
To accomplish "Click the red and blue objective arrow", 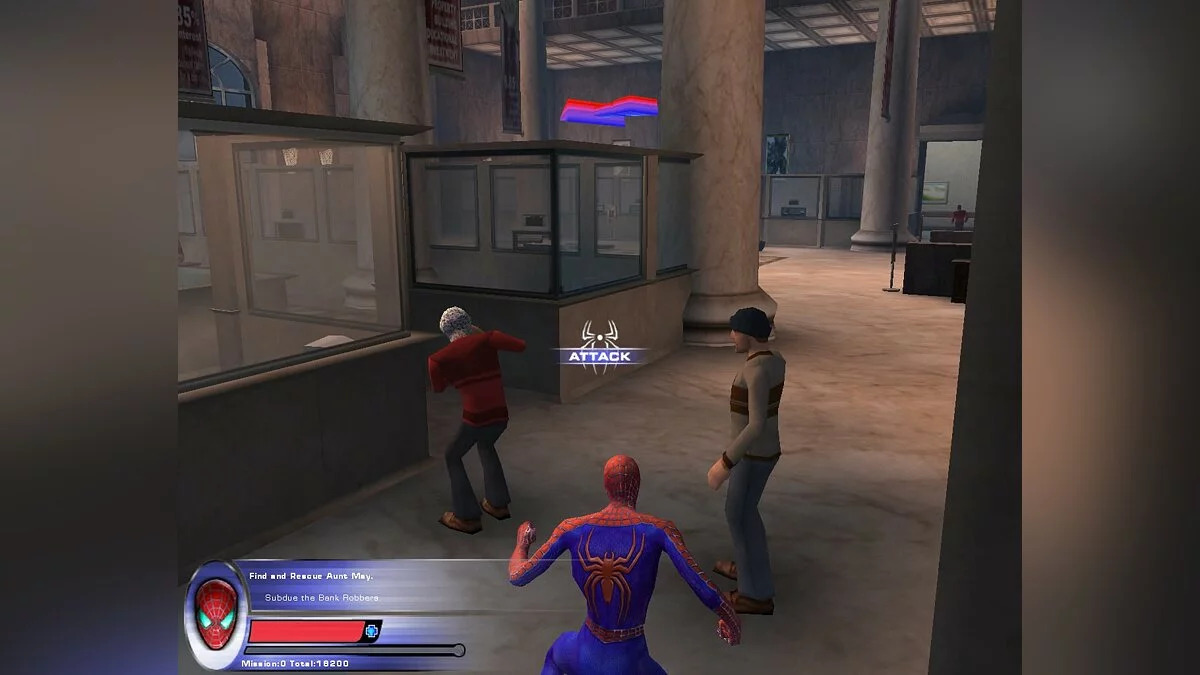I will [x=608, y=109].
